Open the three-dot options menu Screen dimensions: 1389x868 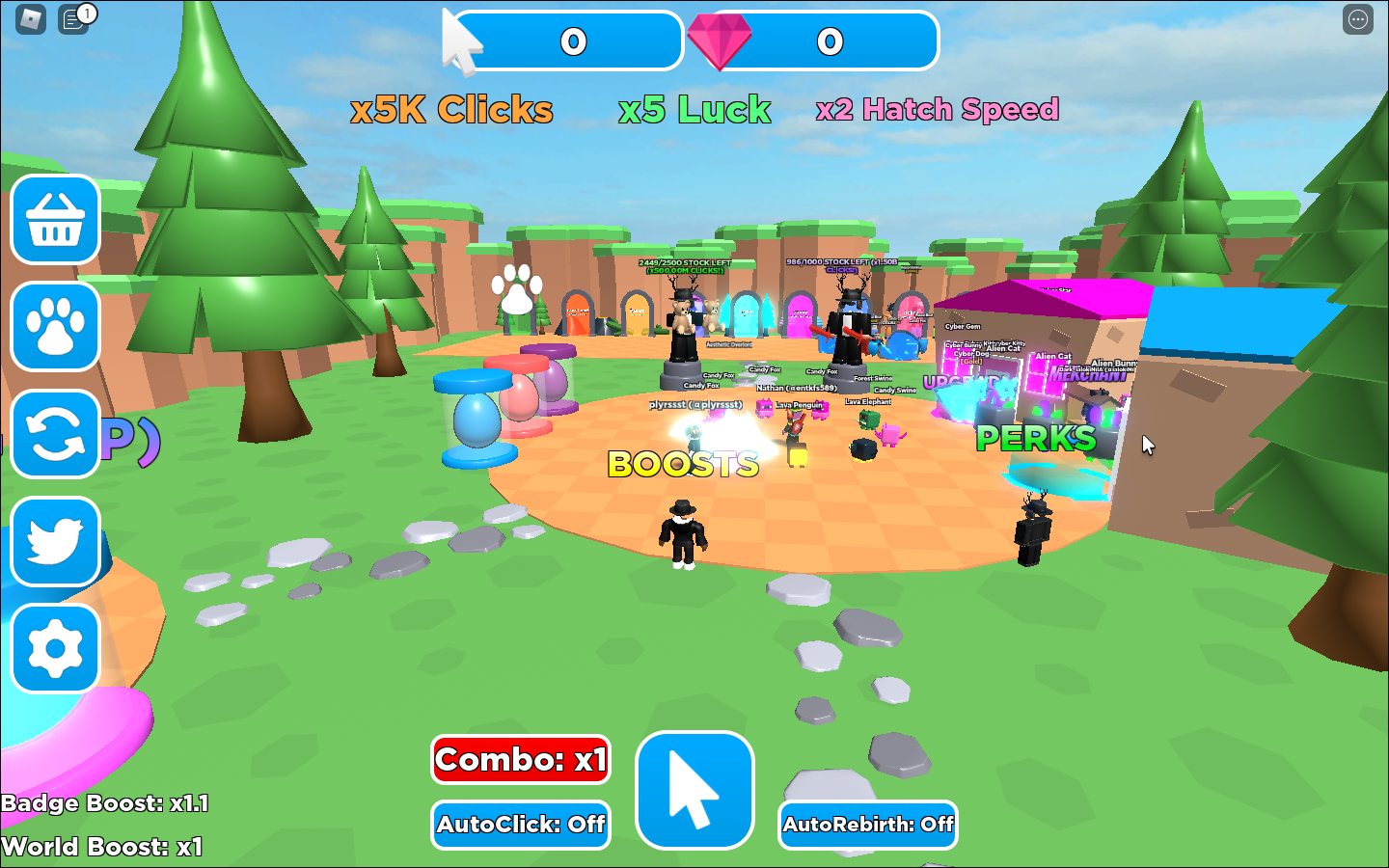click(1357, 19)
